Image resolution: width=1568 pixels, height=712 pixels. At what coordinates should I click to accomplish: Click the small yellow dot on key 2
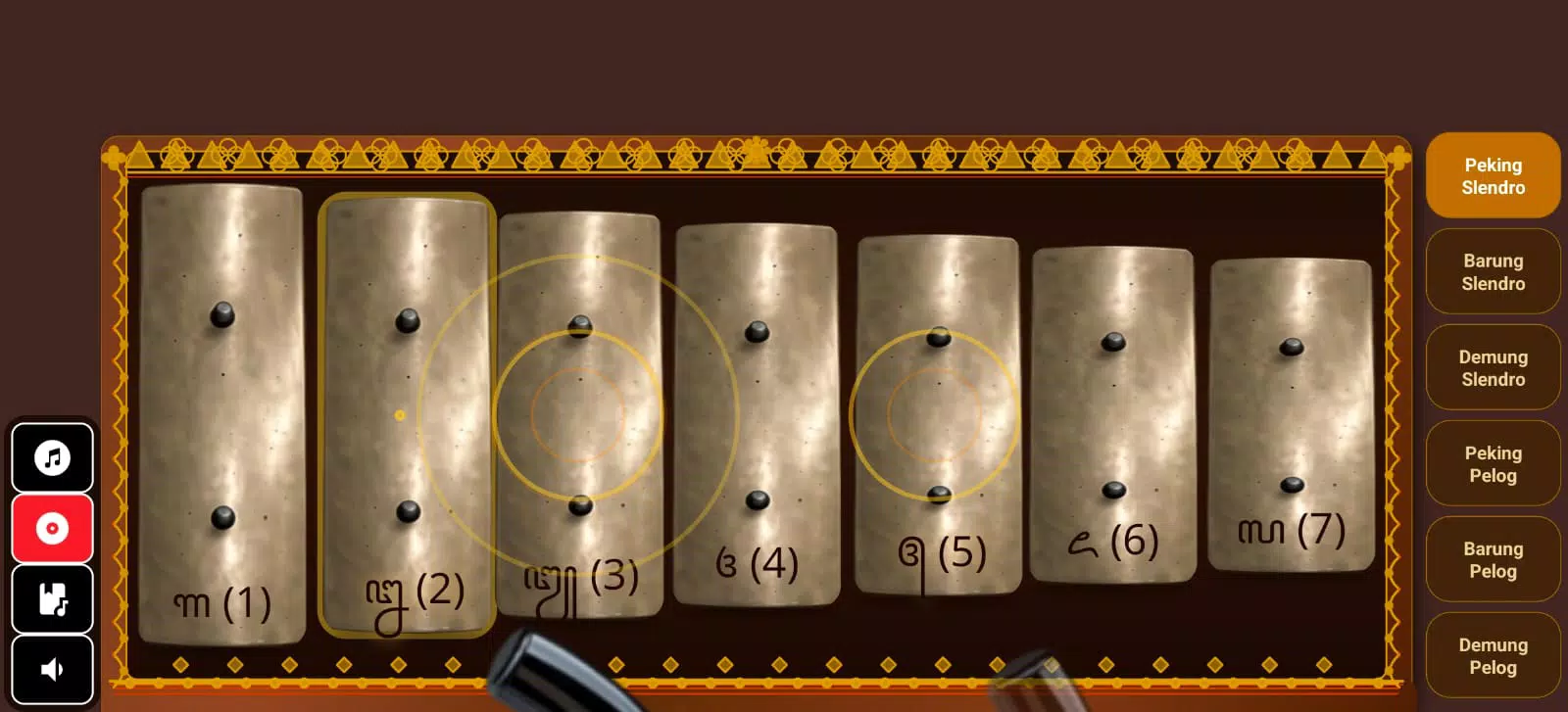400,414
